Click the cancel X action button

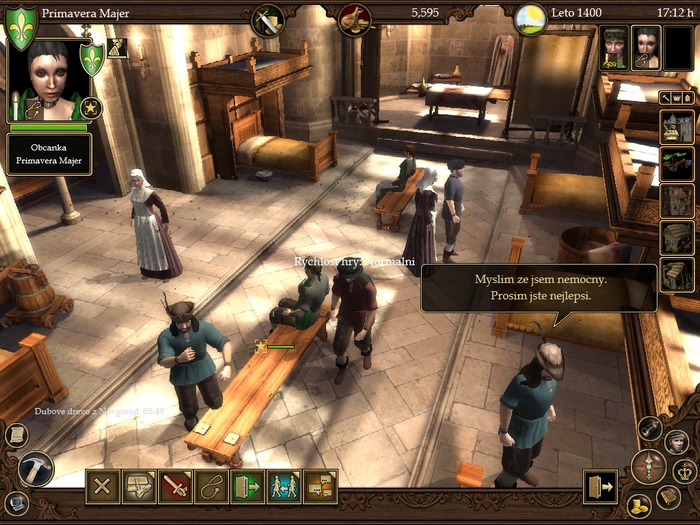click(x=102, y=487)
